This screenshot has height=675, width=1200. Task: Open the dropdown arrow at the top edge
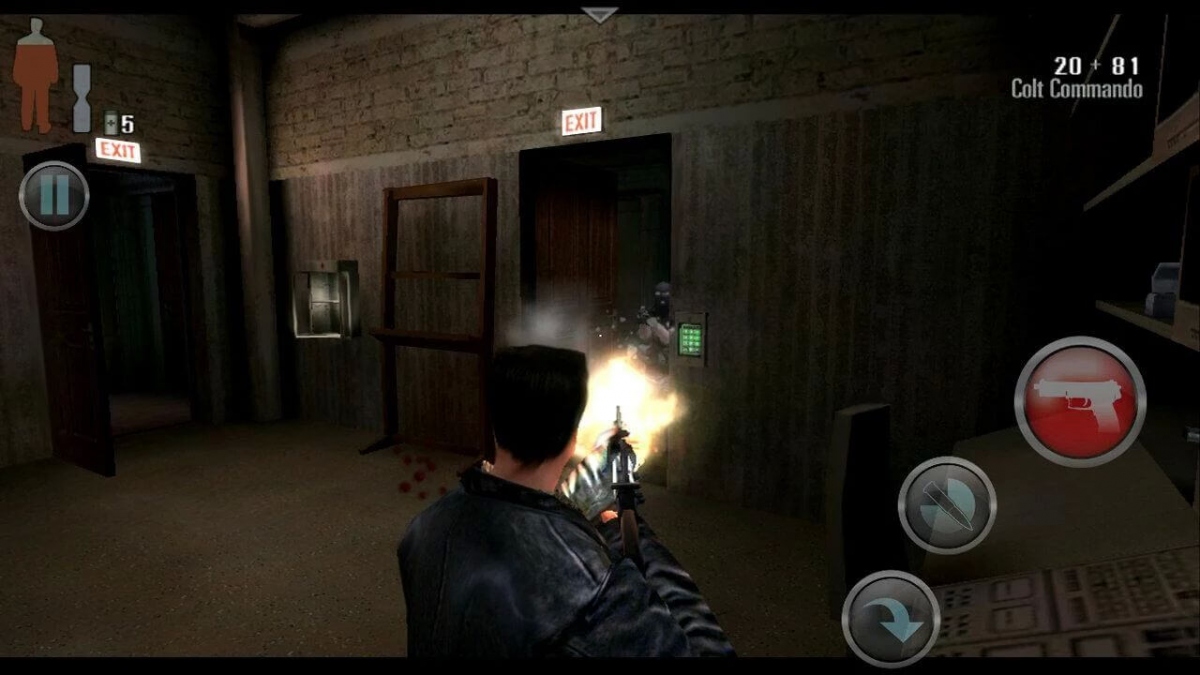pyautogui.click(x=600, y=15)
